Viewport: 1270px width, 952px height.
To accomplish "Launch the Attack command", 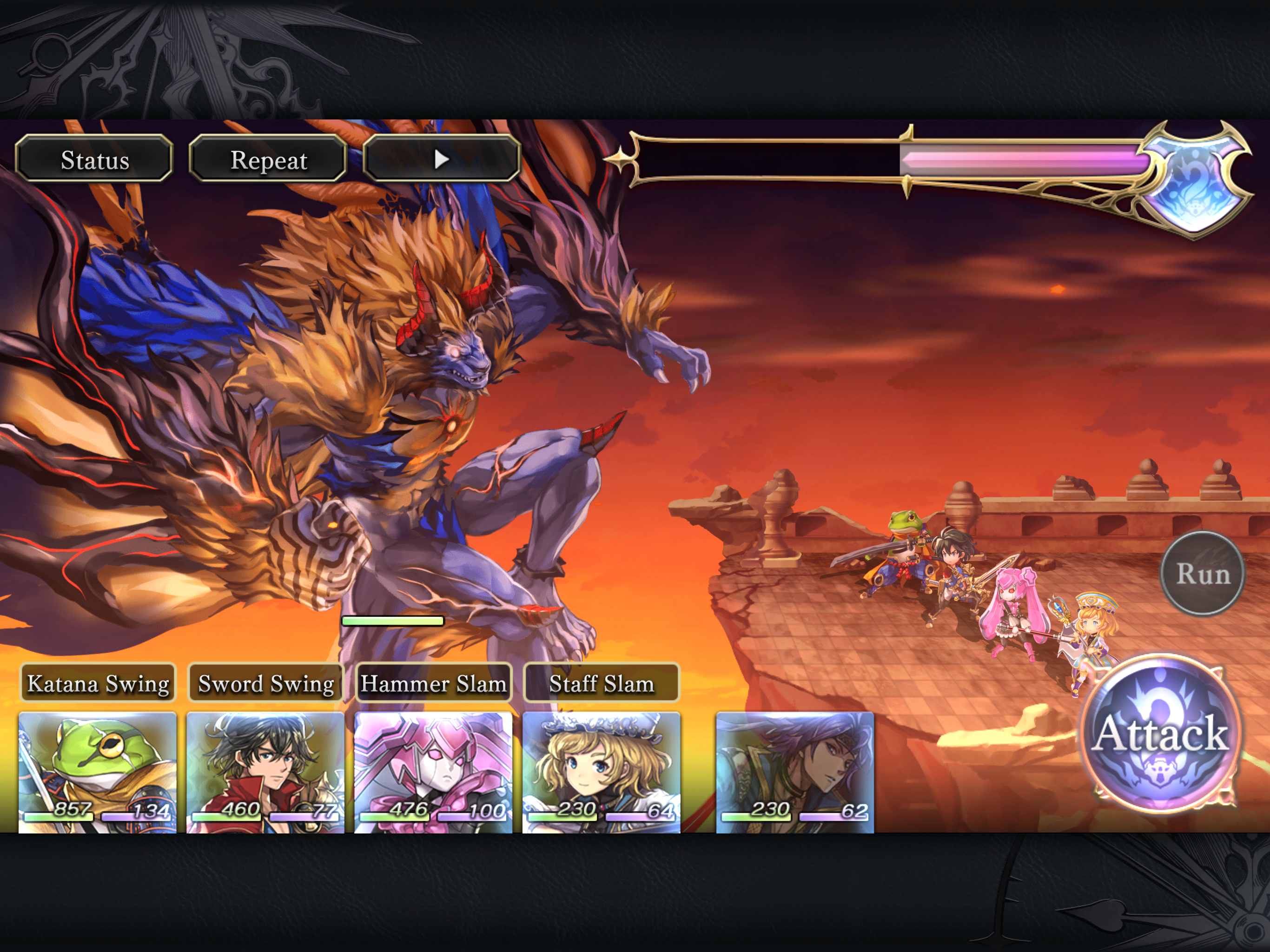I will coord(1160,734).
